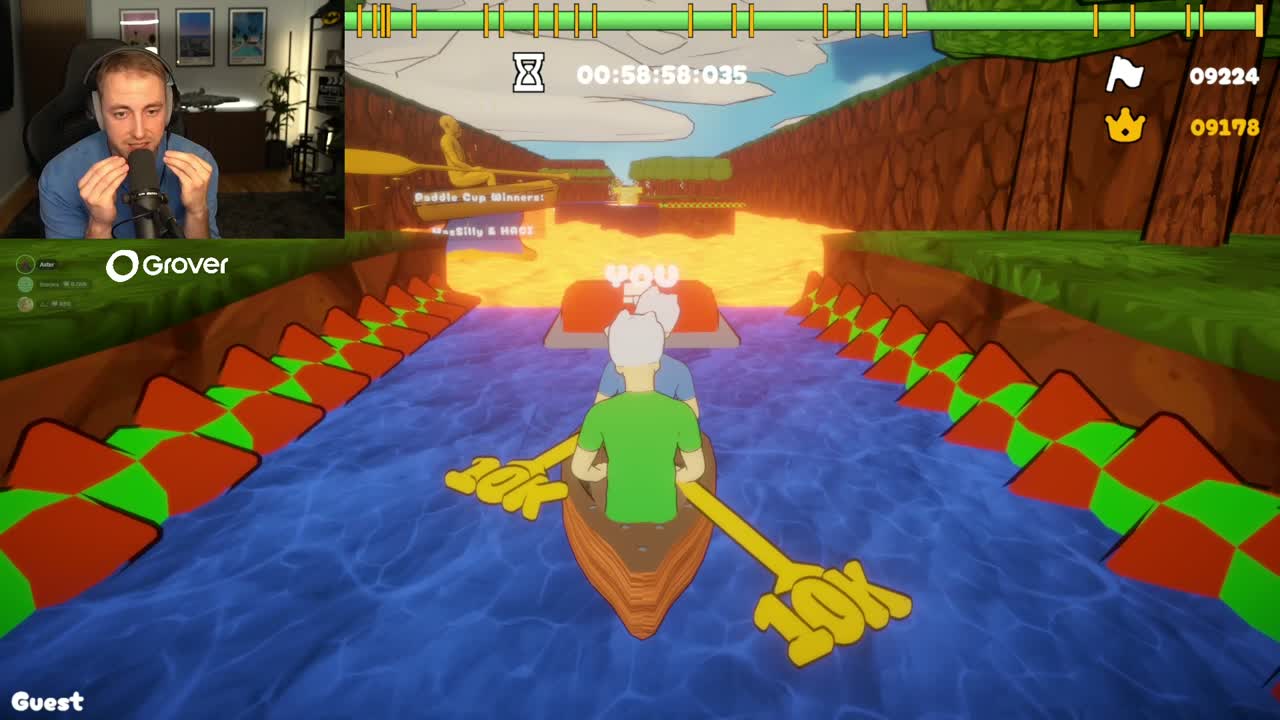Click the white checkpoint flag icon
Image resolution: width=1280 pixels, height=720 pixels.
[x=1125, y=74]
